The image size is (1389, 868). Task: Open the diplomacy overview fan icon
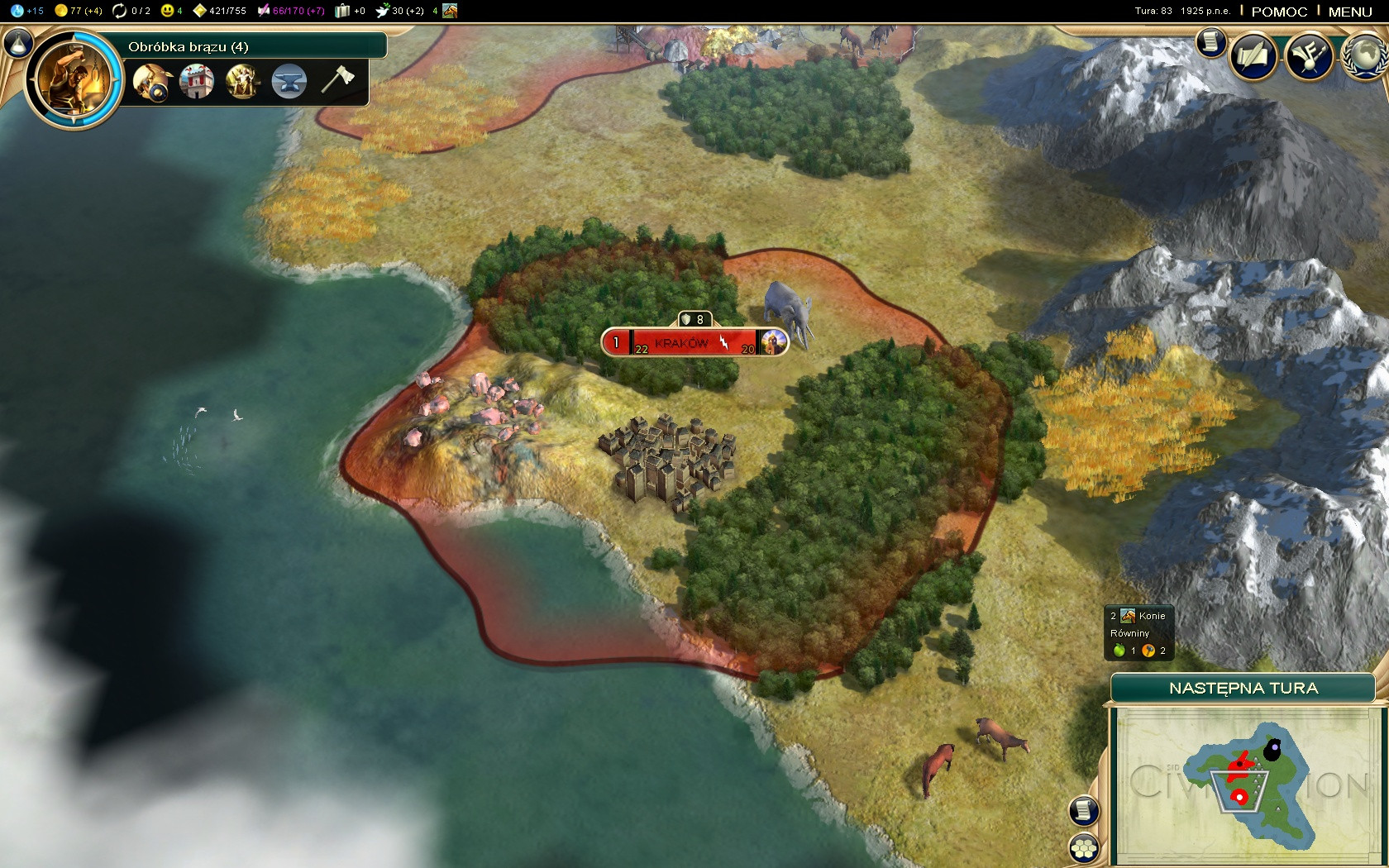[1309, 56]
